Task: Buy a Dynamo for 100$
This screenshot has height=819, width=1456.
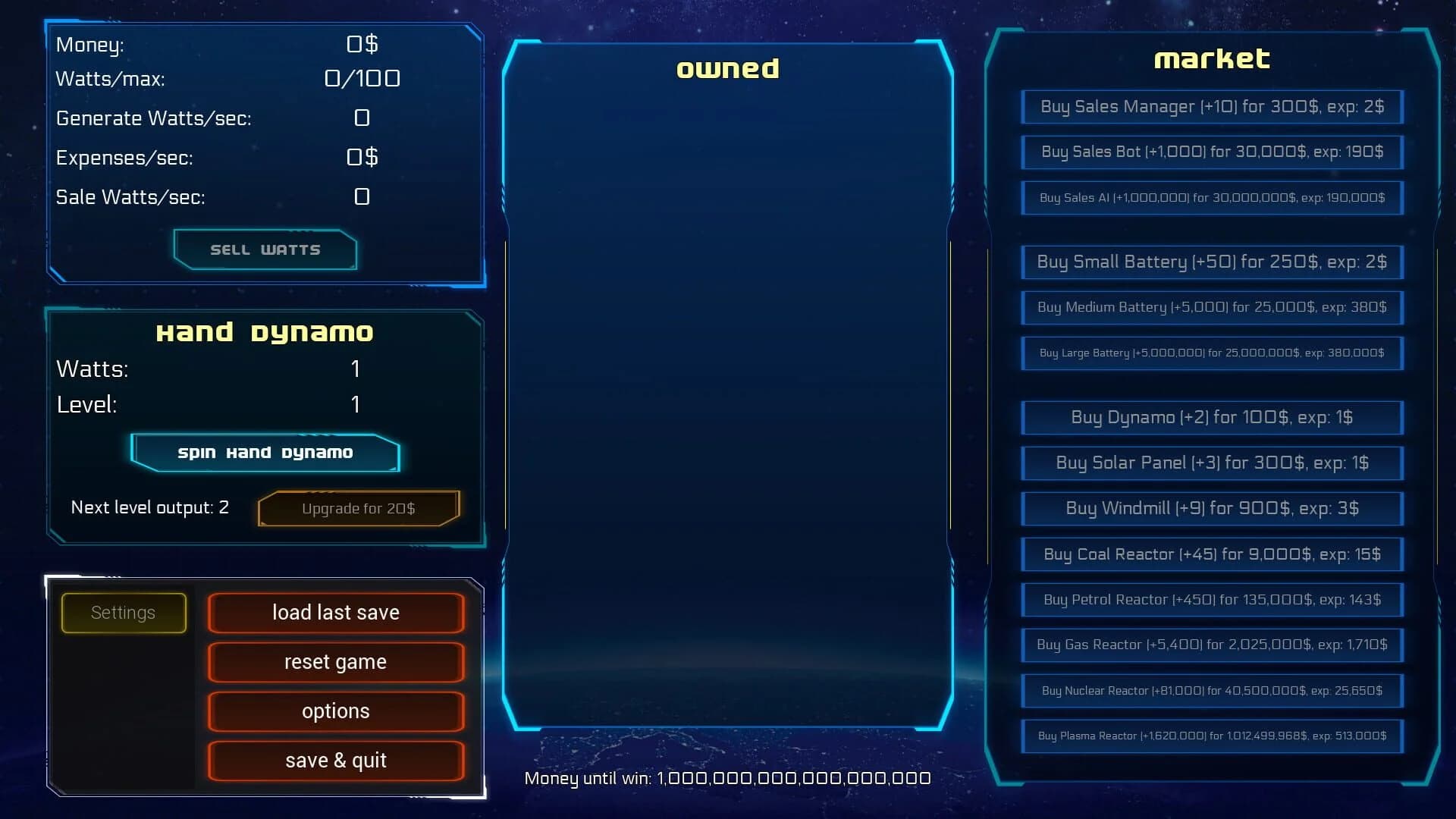Action: pos(1211,417)
